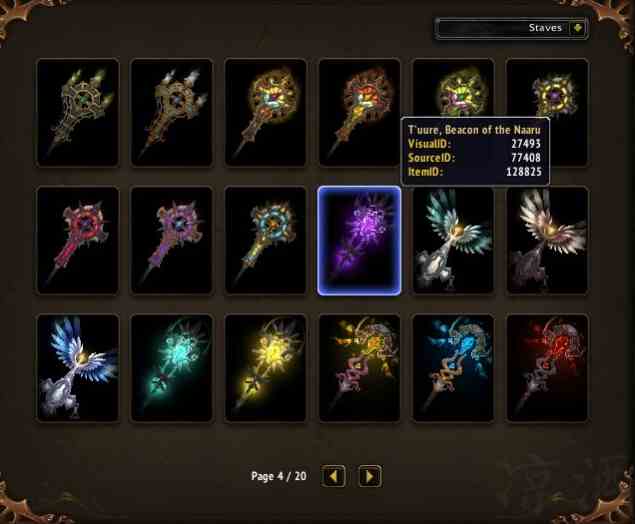
Task: Pick the orange-red ringed staff
Action: 359,112
